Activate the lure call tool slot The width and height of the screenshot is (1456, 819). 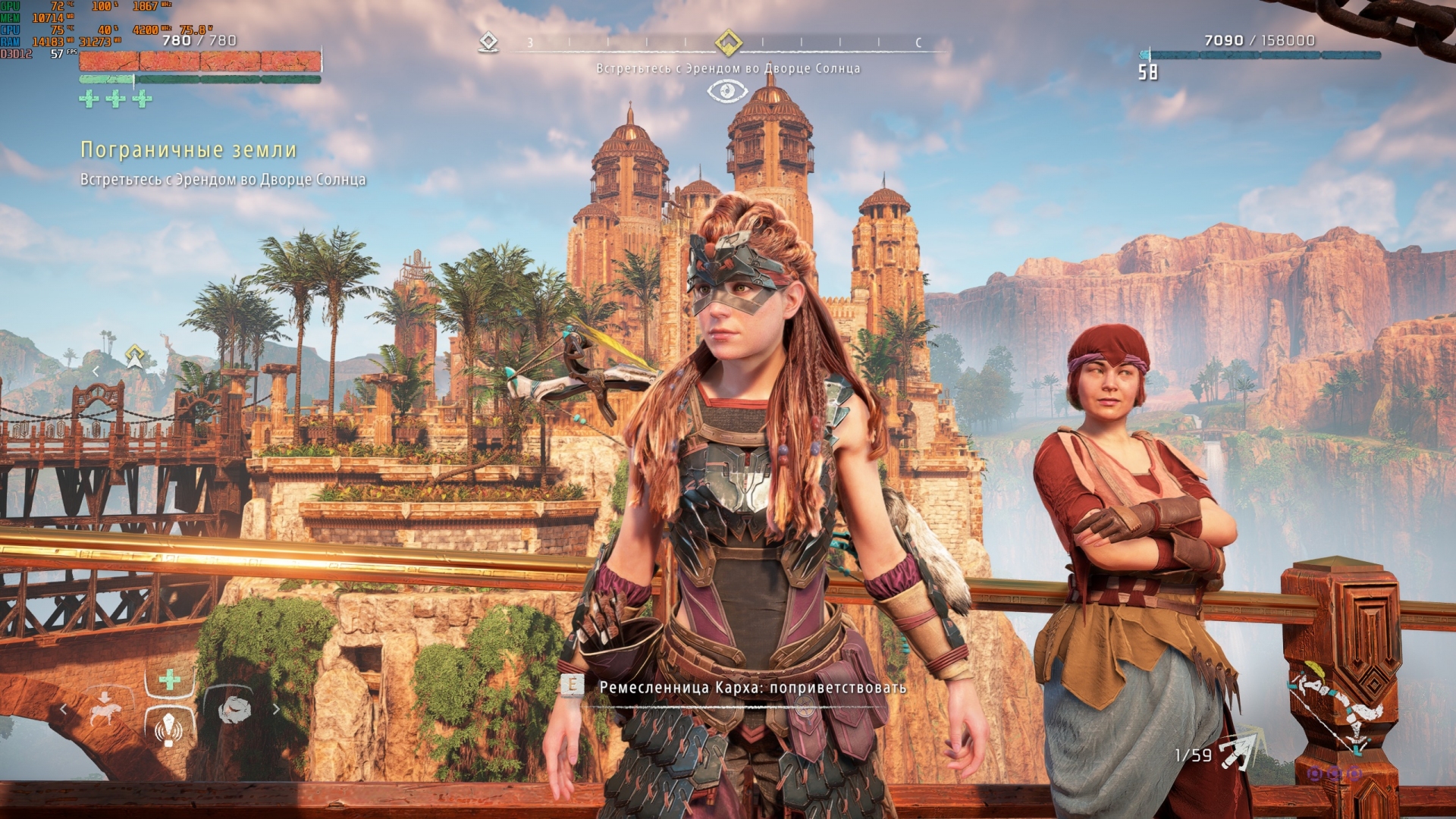click(x=169, y=729)
